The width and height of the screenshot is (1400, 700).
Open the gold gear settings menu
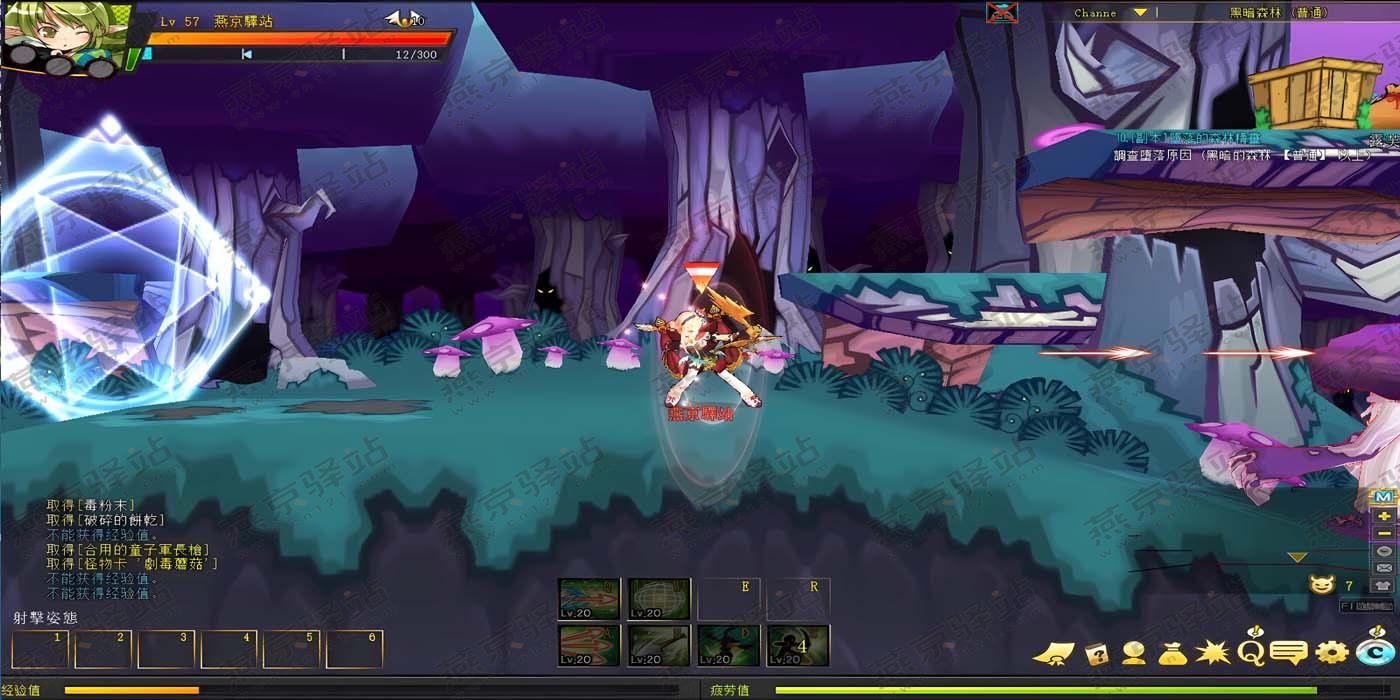pyautogui.click(x=1331, y=653)
